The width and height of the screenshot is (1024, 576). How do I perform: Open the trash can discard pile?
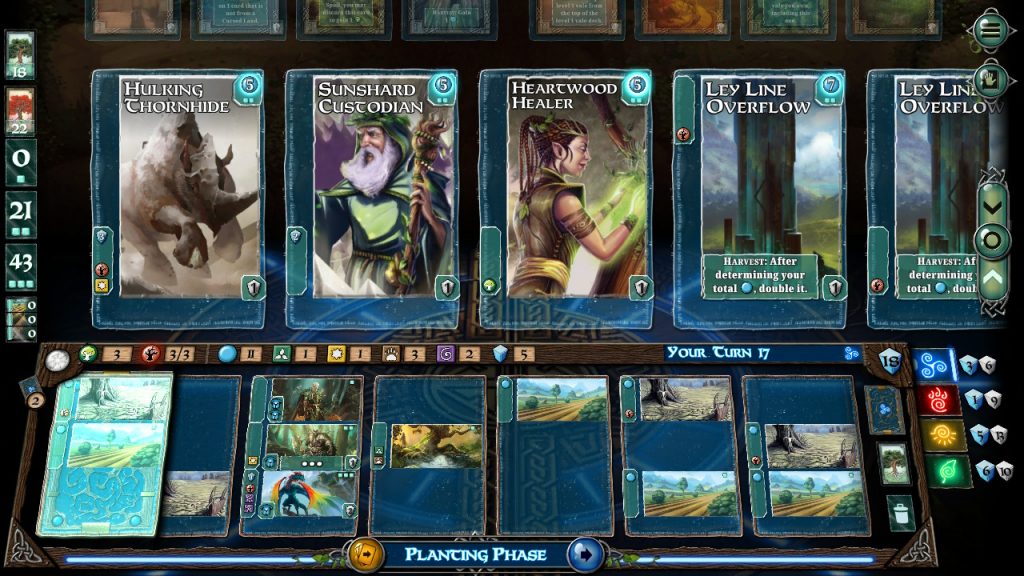[x=901, y=514]
